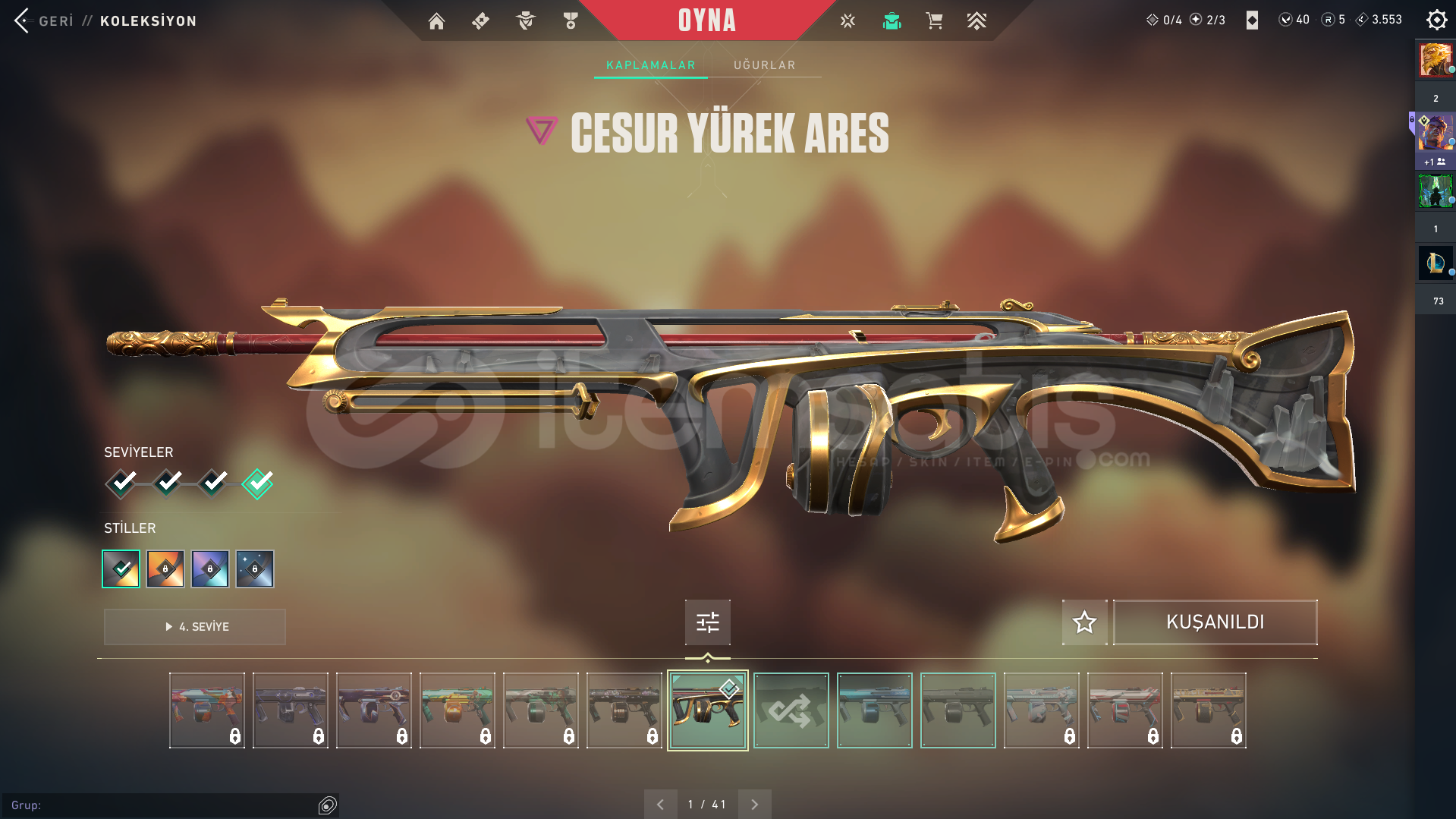Choose the gold Cesur Yürek Ares thumbnail
The image size is (1456, 819).
point(707,710)
